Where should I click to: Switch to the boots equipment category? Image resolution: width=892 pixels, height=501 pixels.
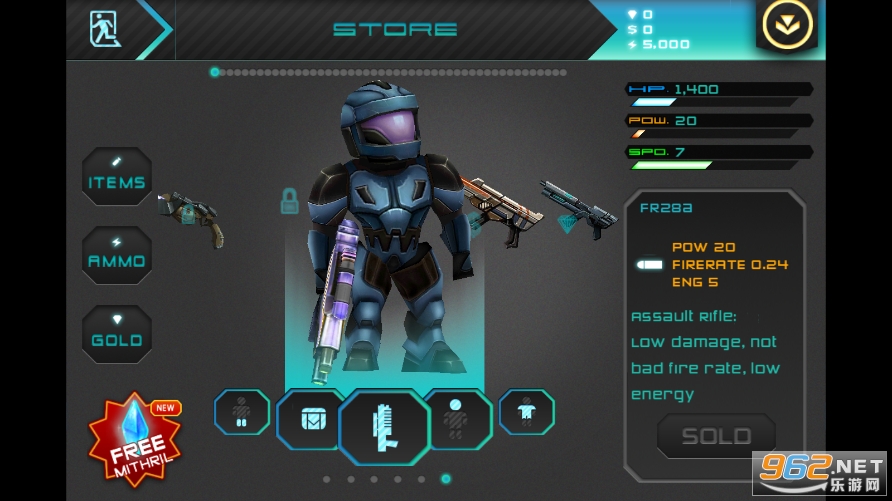(x=241, y=411)
